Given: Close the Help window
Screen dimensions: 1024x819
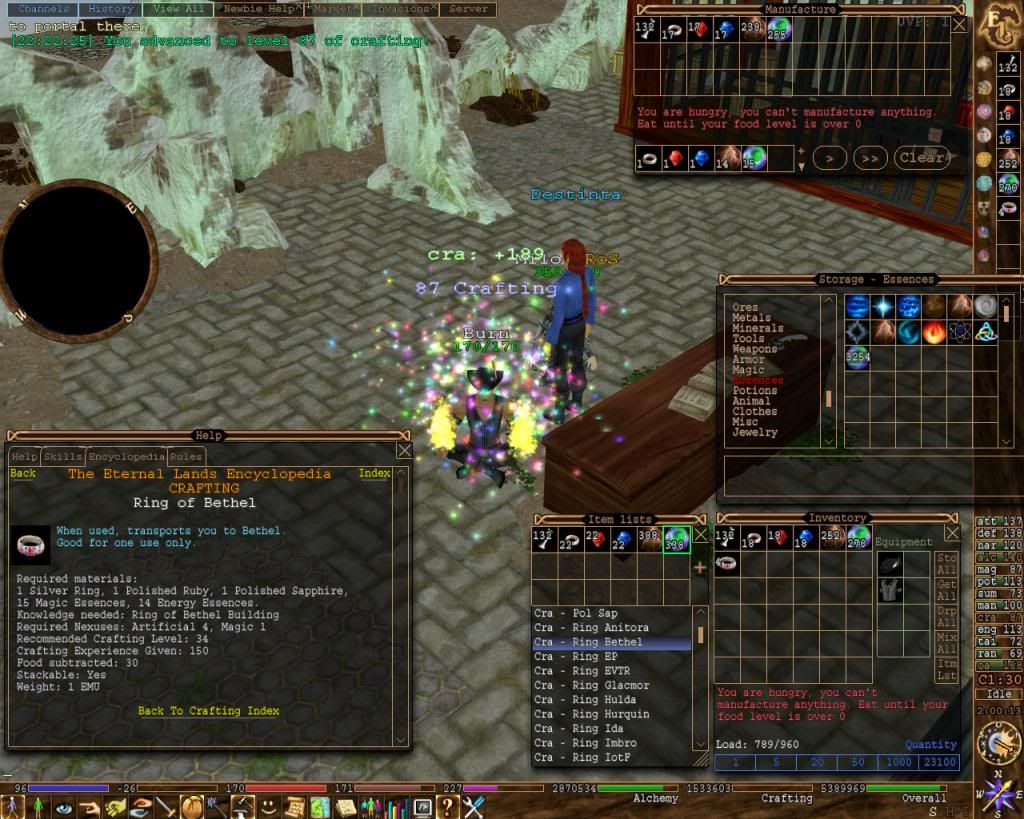Looking at the screenshot, I should tap(403, 451).
